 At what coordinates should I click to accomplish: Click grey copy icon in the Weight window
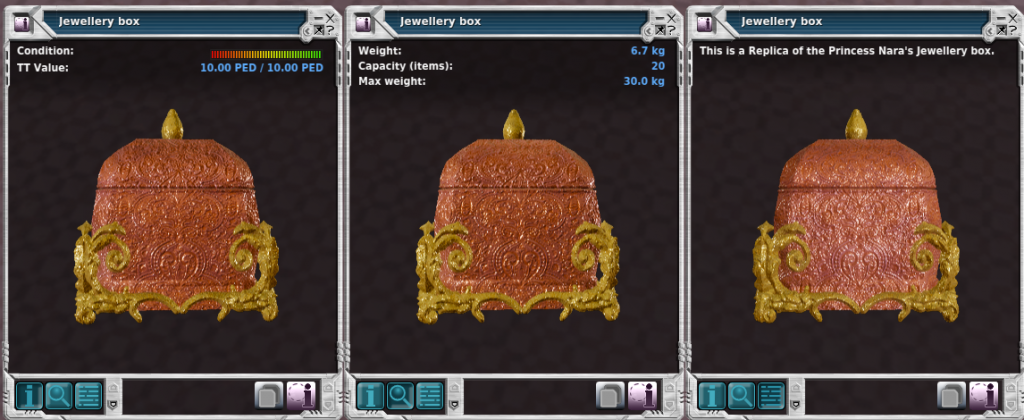coord(609,394)
